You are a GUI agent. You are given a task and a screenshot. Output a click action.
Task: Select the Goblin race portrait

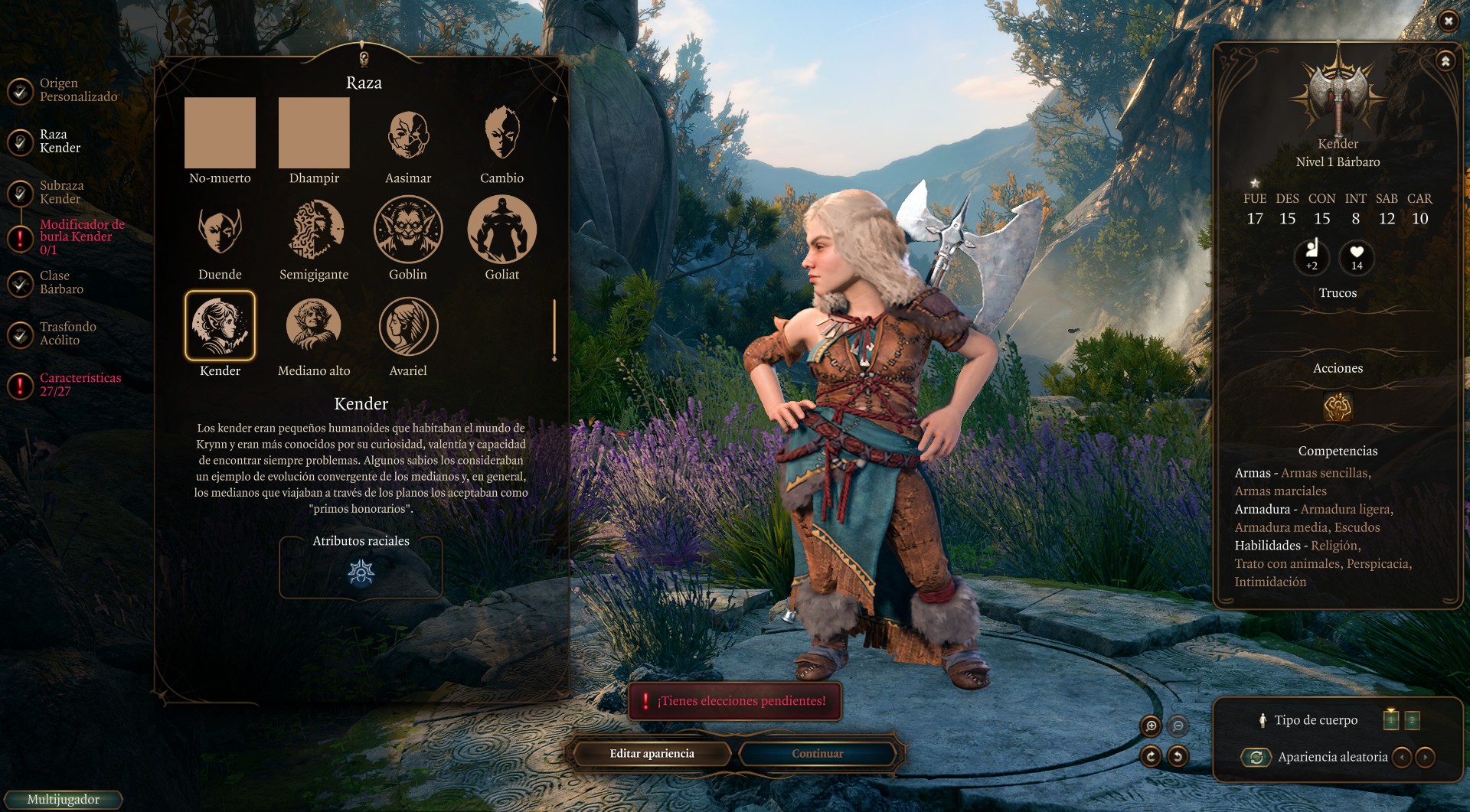tap(408, 230)
